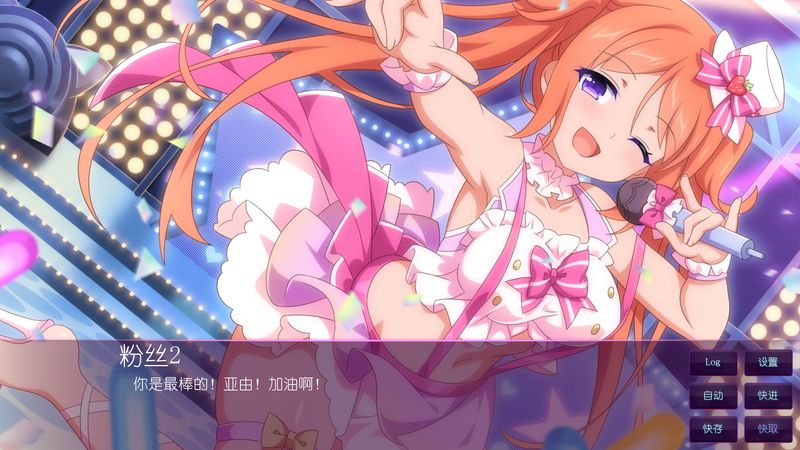Open the 设置 settings menu

click(x=768, y=362)
